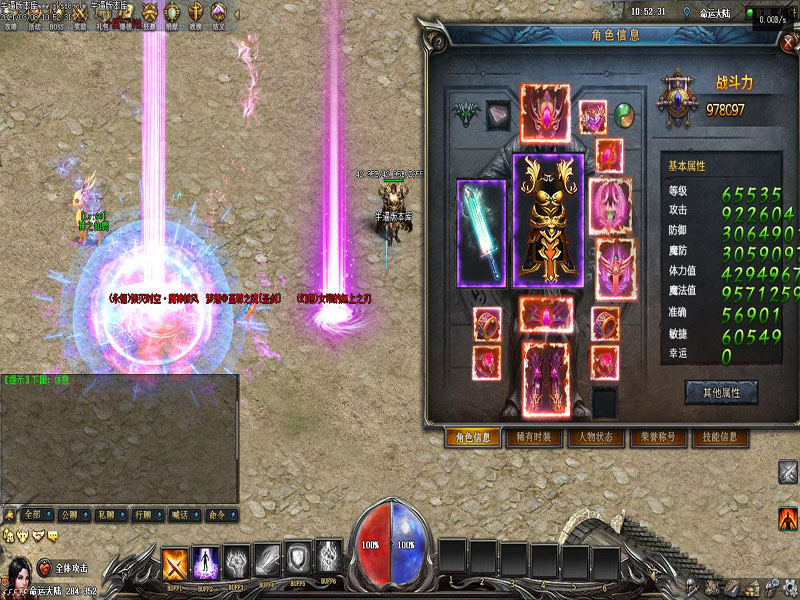Choose the 全部 chat channel
The image size is (800, 600).
pyautogui.click(x=34, y=516)
